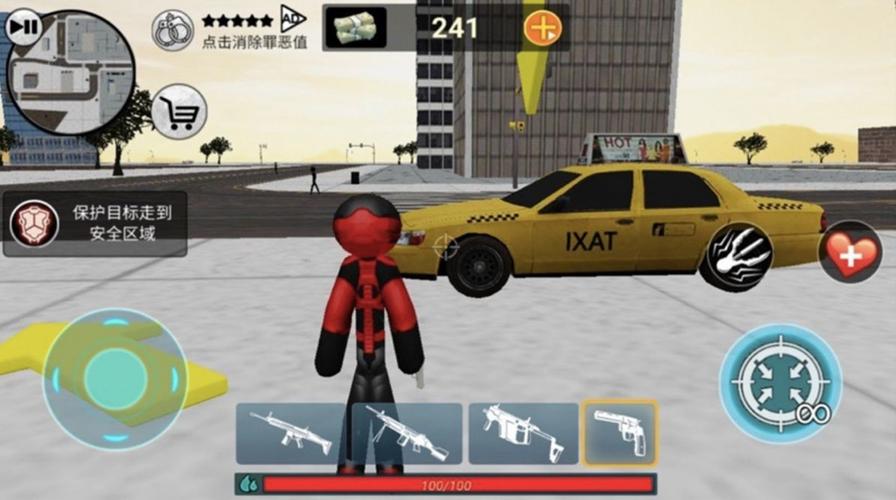
Task: Tap the handcuffs icon to clear wanted level
Action: (172, 30)
